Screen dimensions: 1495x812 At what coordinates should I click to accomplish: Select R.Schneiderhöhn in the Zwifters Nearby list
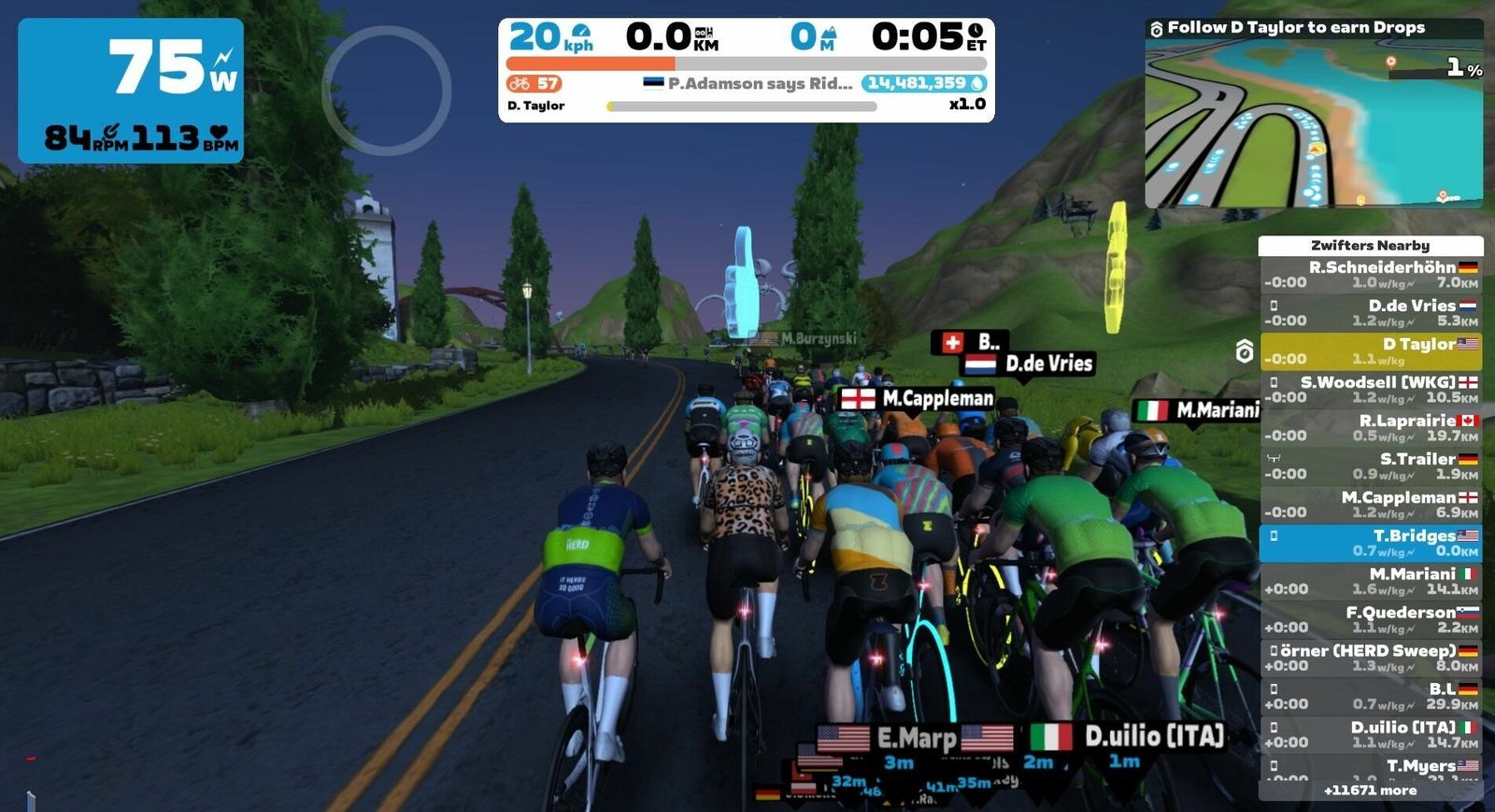click(1371, 275)
